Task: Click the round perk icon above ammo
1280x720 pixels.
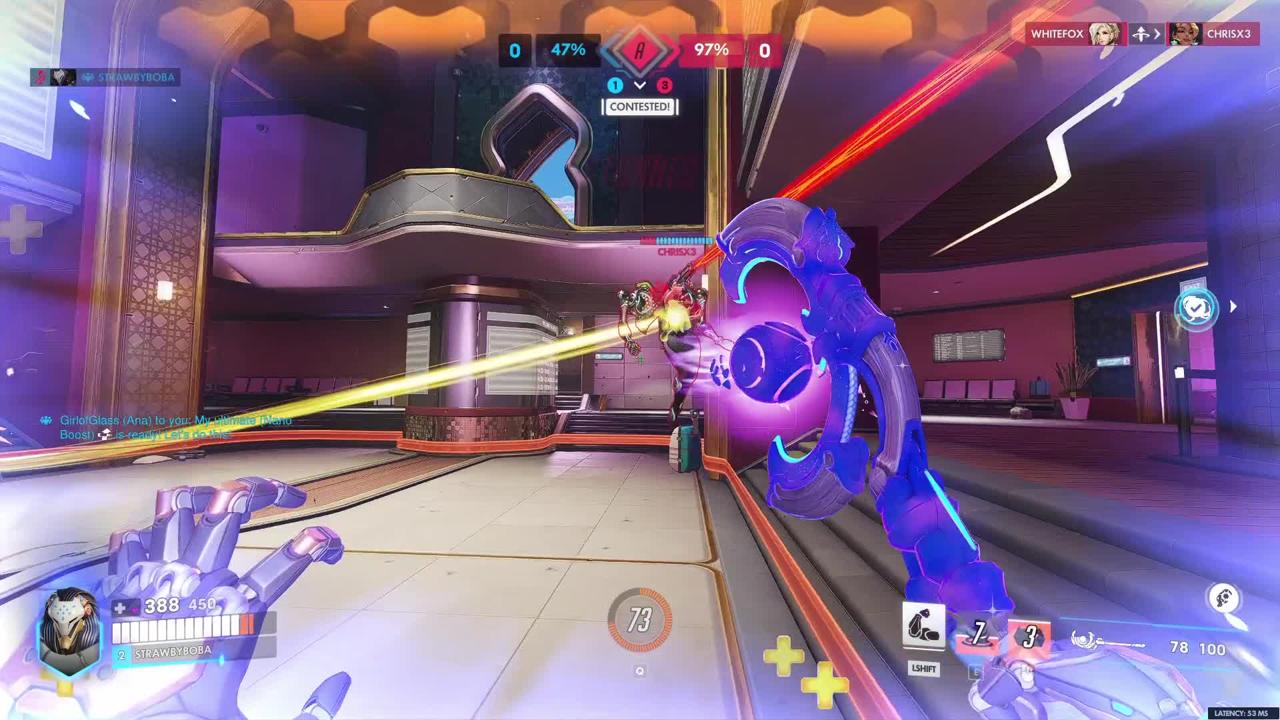Action: pos(1223,599)
